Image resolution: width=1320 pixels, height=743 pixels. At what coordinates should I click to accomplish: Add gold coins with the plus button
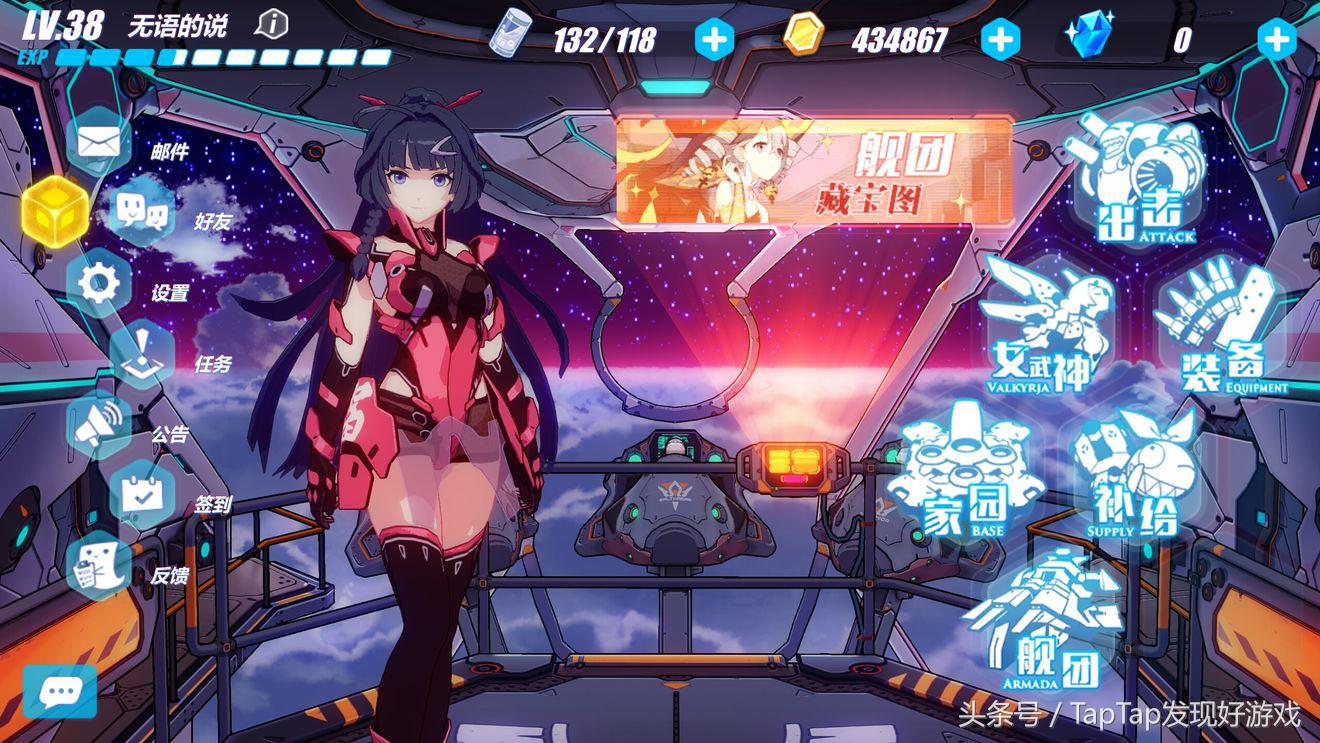pyautogui.click(x=1000, y=39)
